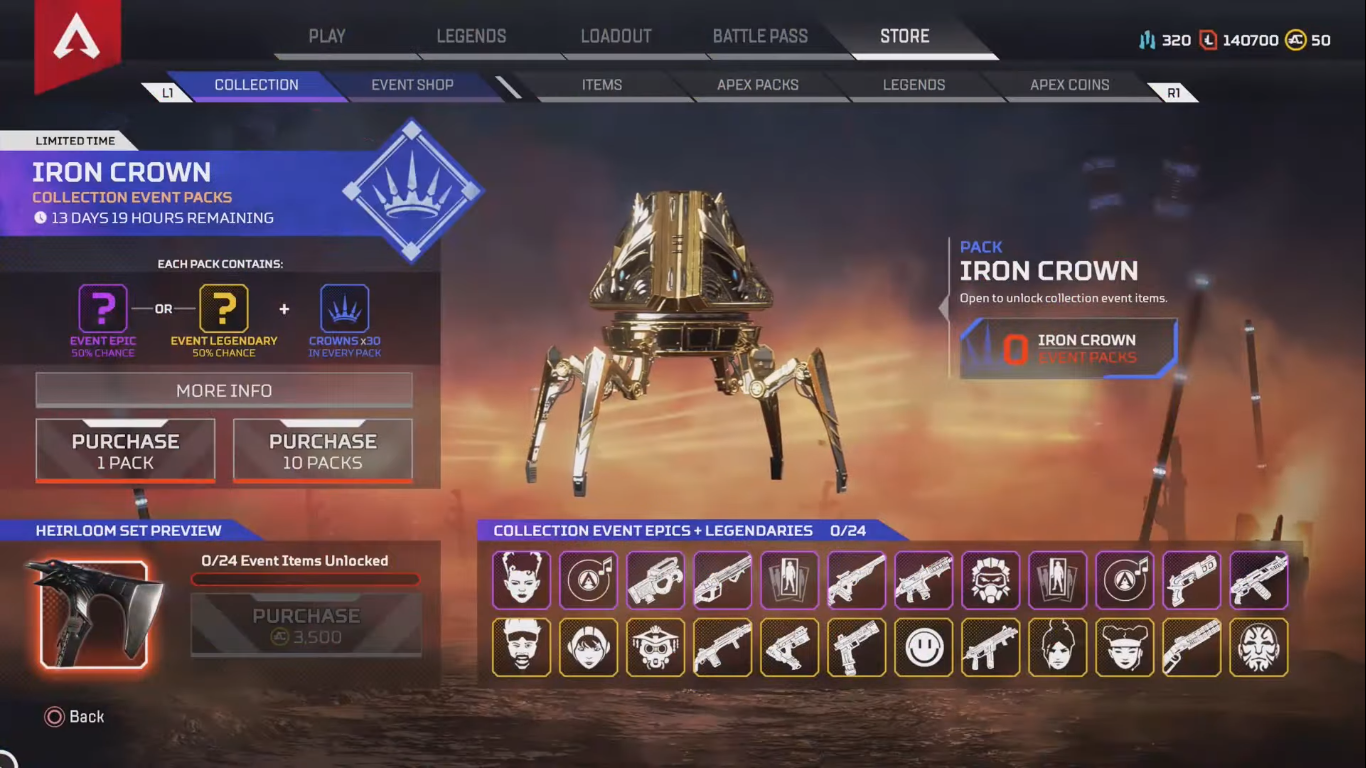
Task: Go to the Loadout tab
Action: [x=616, y=37]
